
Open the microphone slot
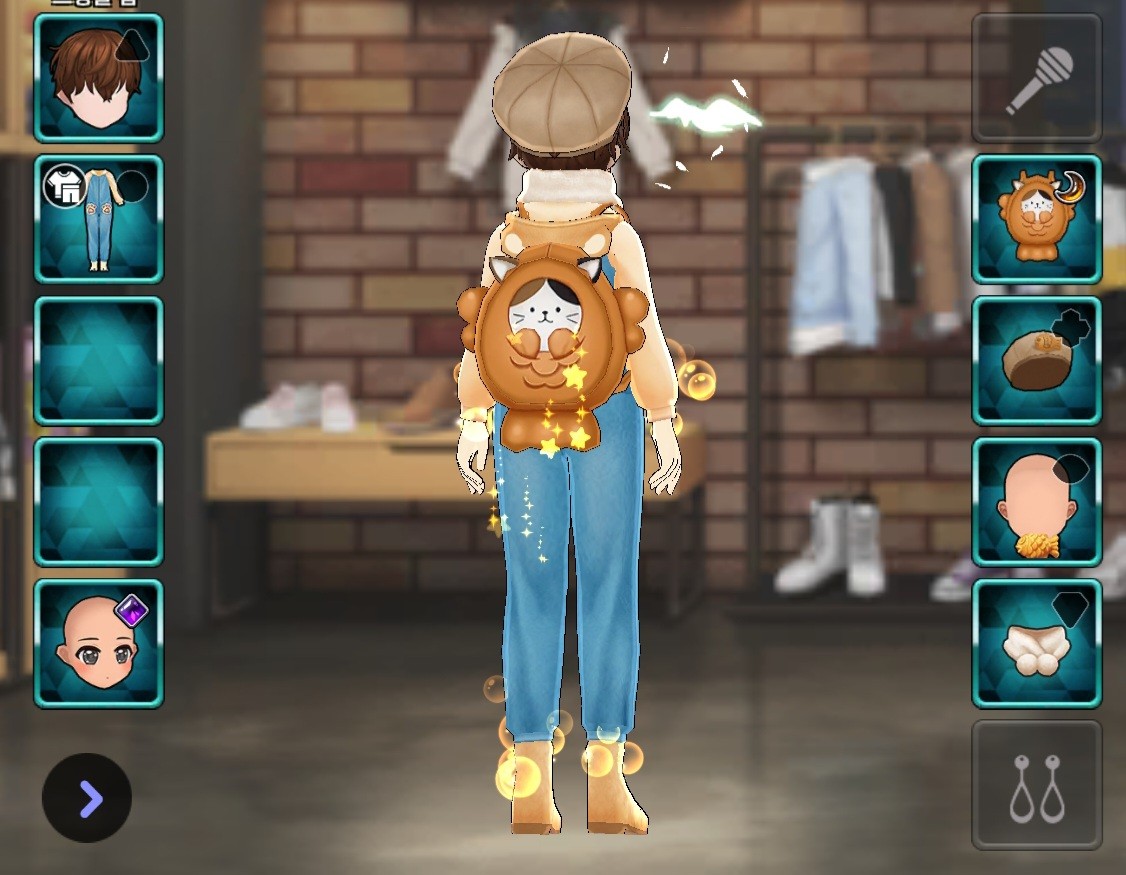tap(1036, 77)
